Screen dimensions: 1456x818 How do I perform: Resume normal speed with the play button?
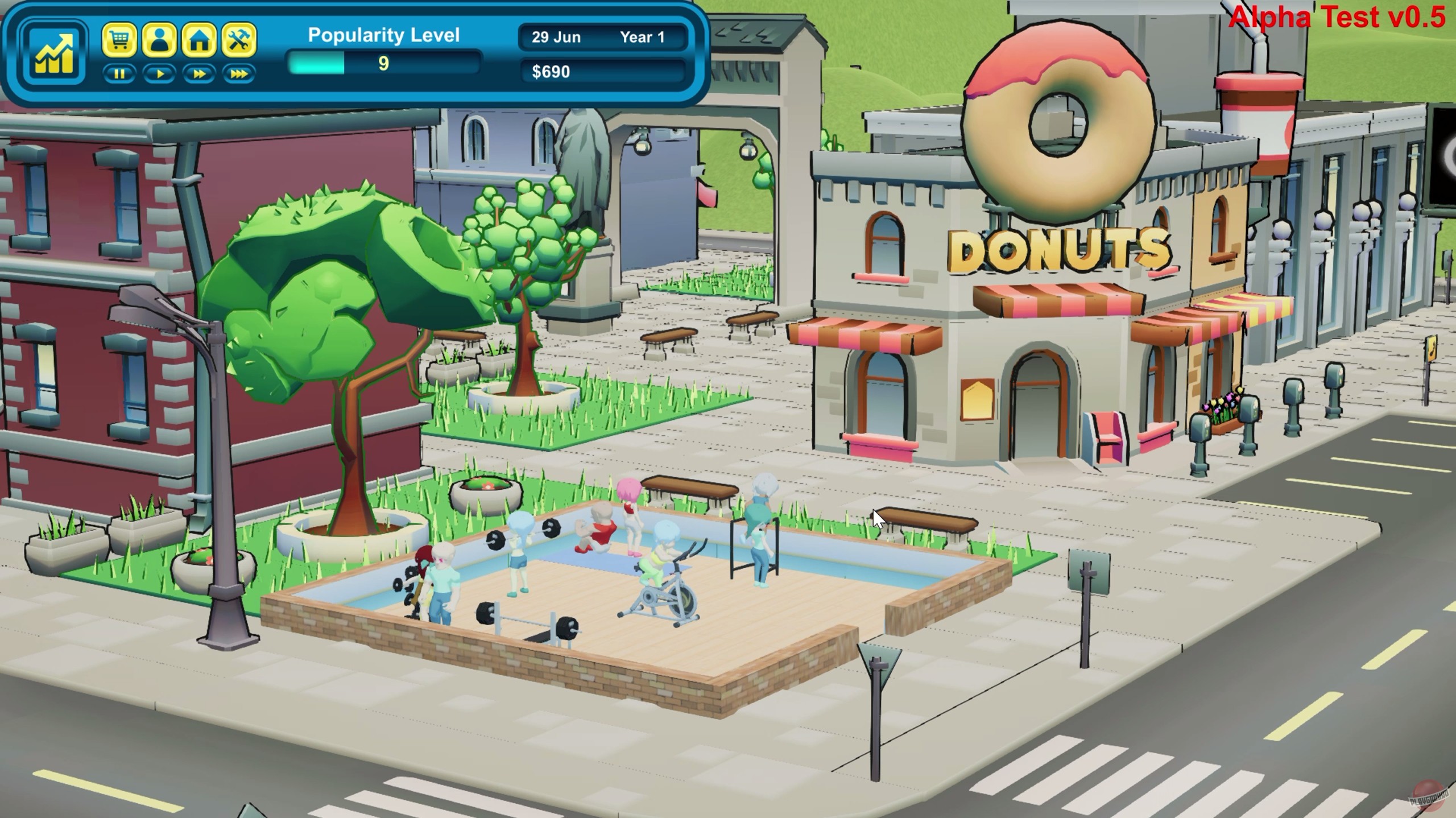160,74
